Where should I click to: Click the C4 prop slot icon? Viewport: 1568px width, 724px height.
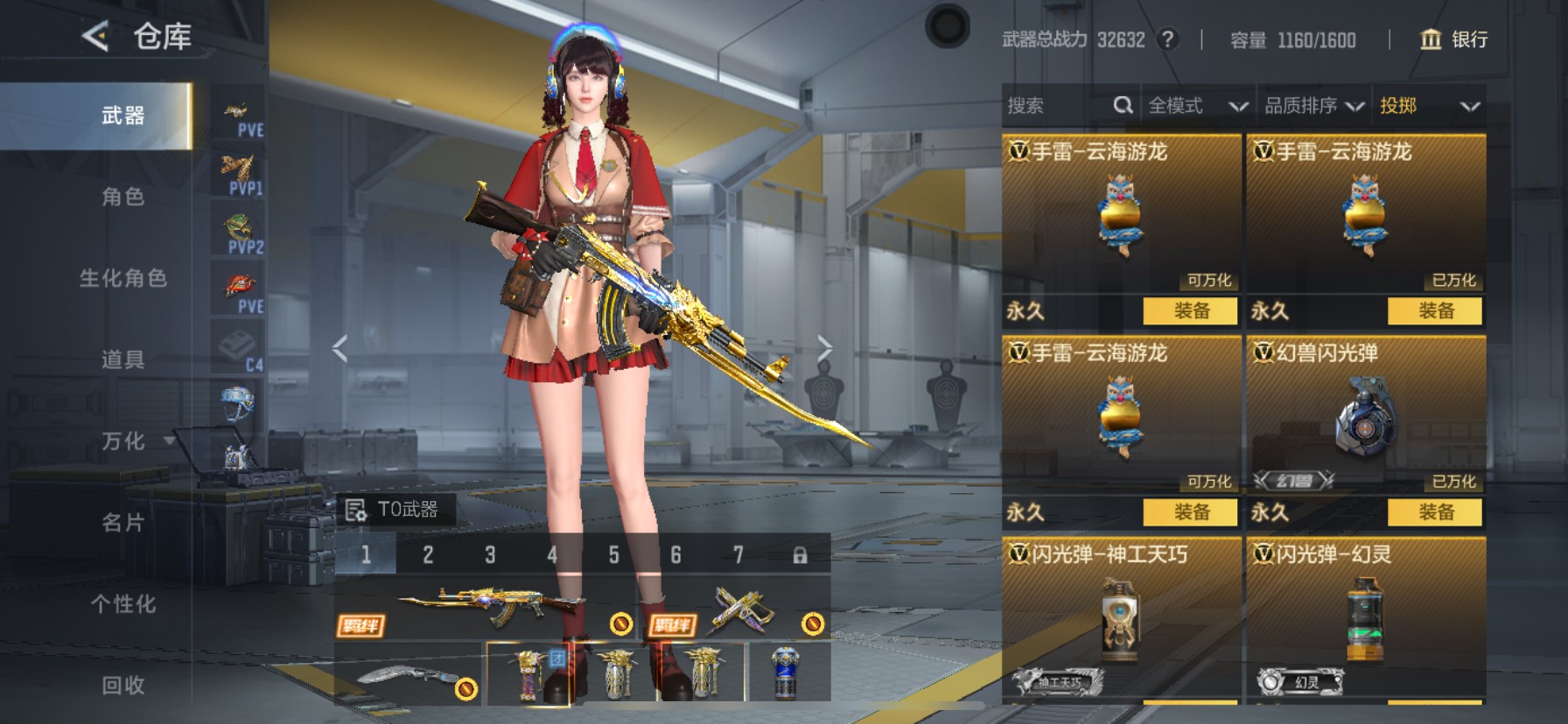[x=238, y=345]
